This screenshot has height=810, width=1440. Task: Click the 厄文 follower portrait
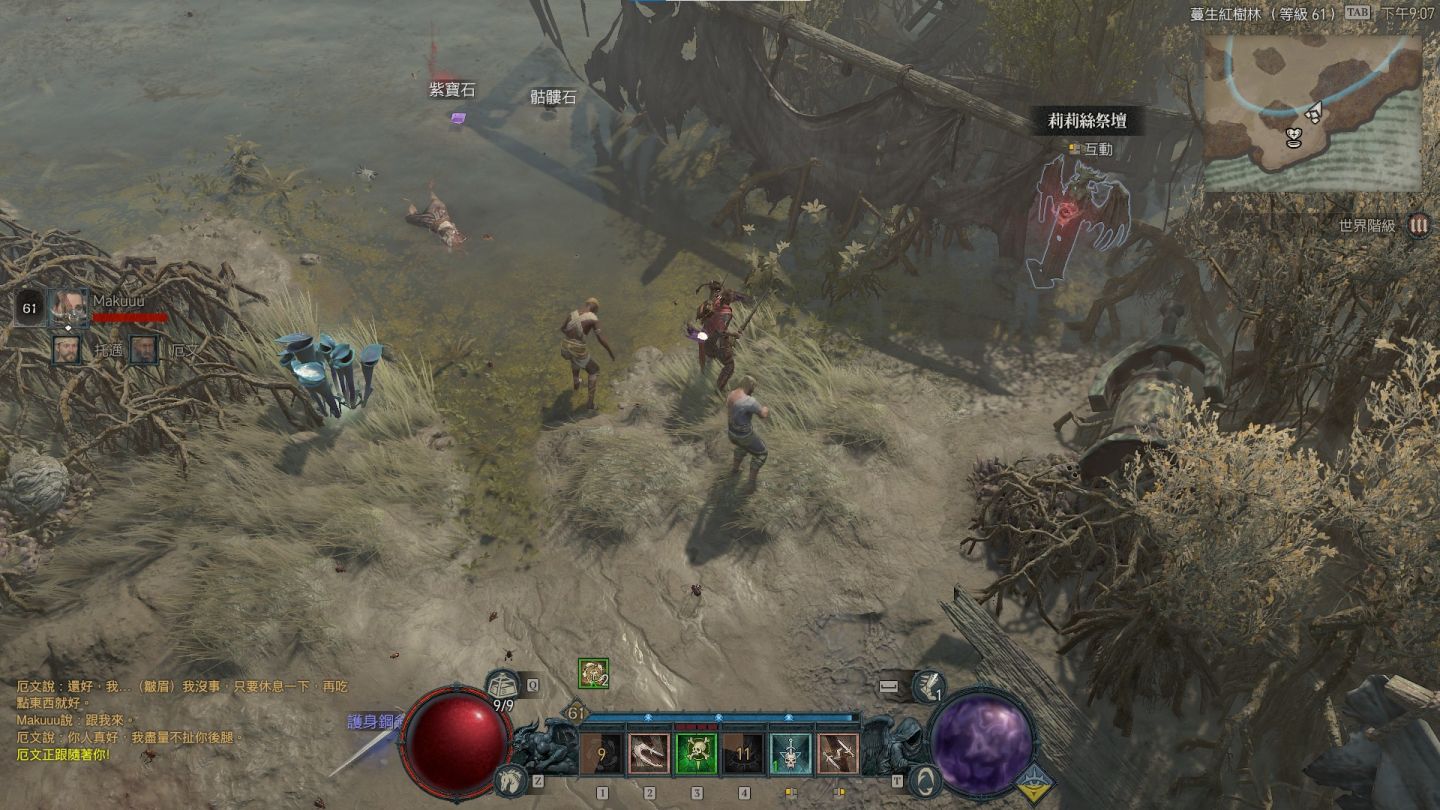[143, 349]
